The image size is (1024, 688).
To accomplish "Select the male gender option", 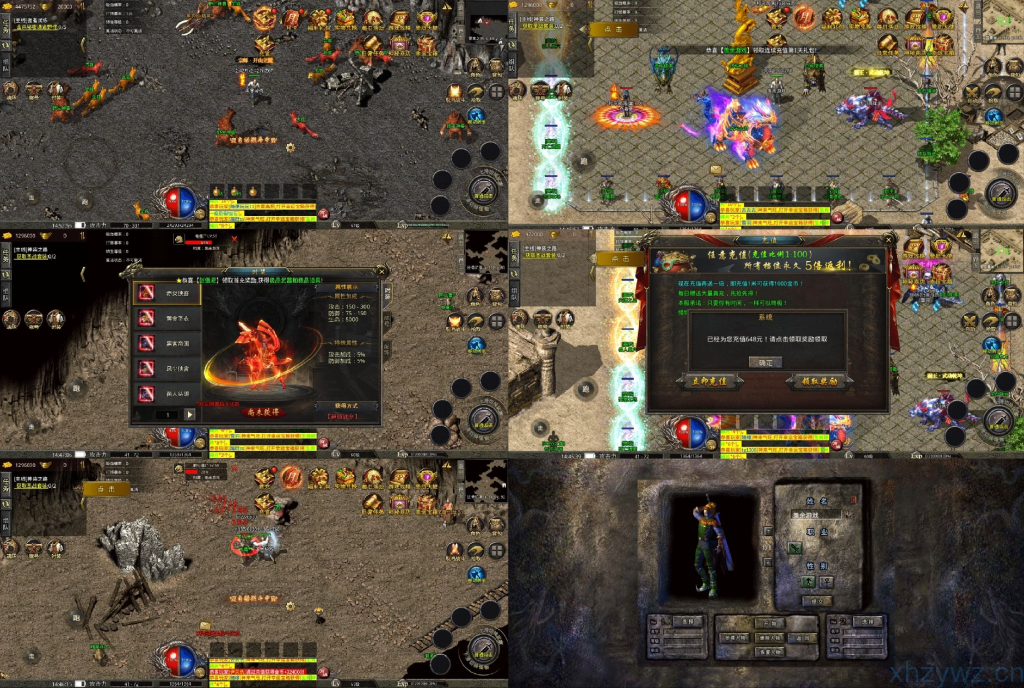I will (x=810, y=581).
